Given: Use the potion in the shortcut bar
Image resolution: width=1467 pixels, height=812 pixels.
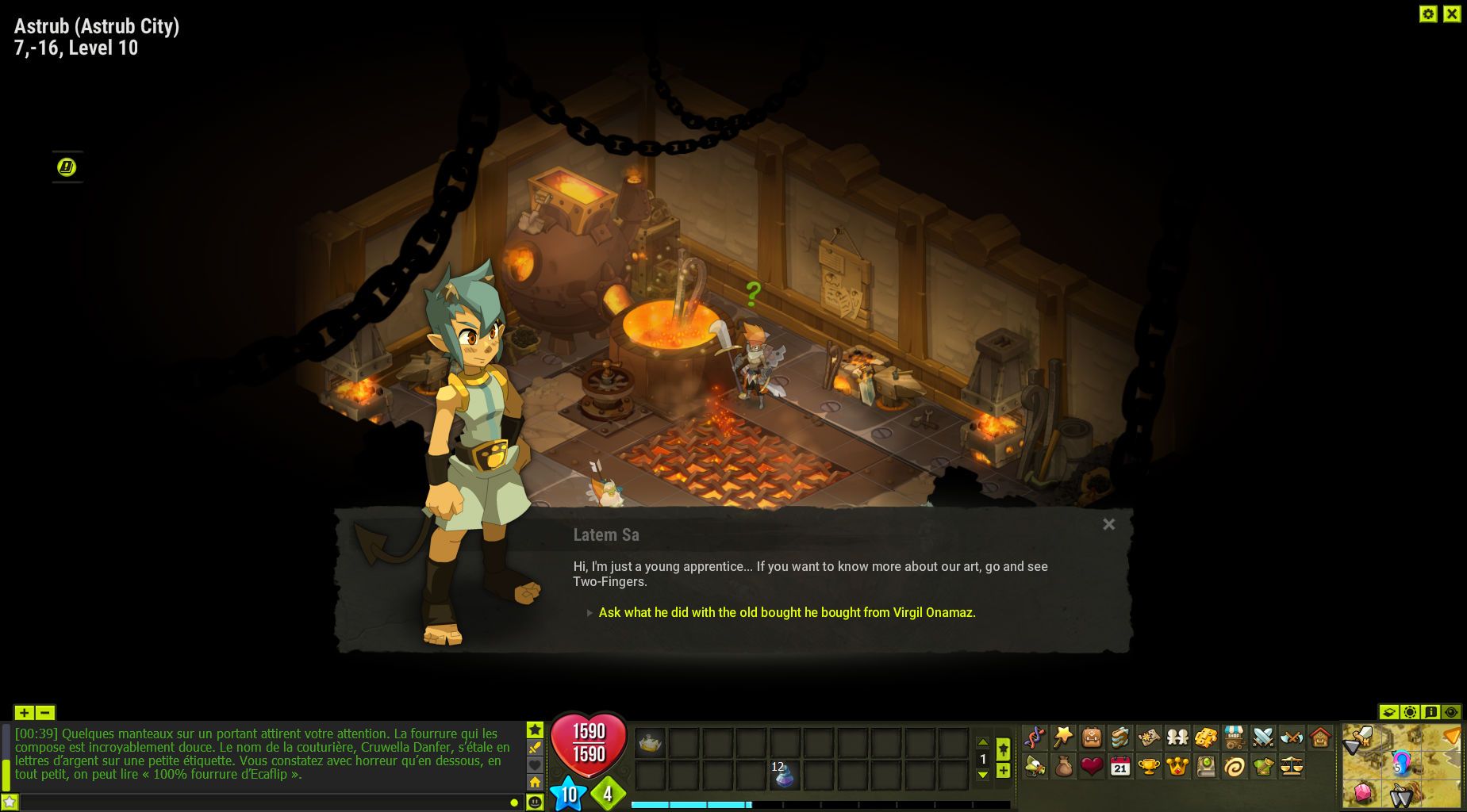Looking at the screenshot, I should coord(784,775).
